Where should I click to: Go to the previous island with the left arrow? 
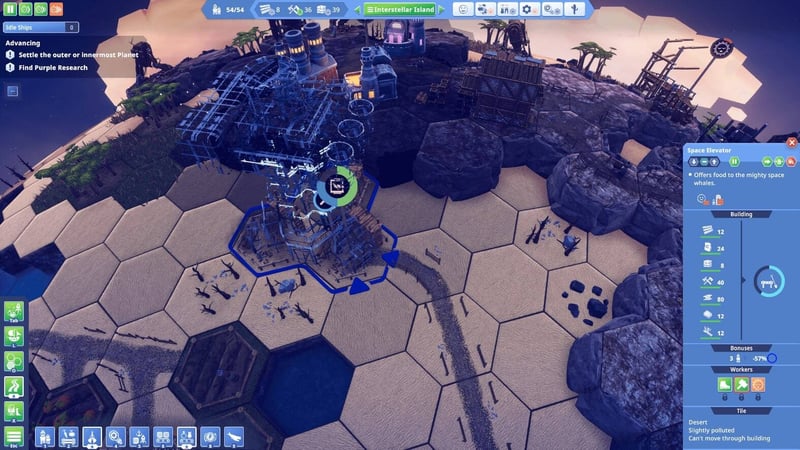tap(357, 9)
